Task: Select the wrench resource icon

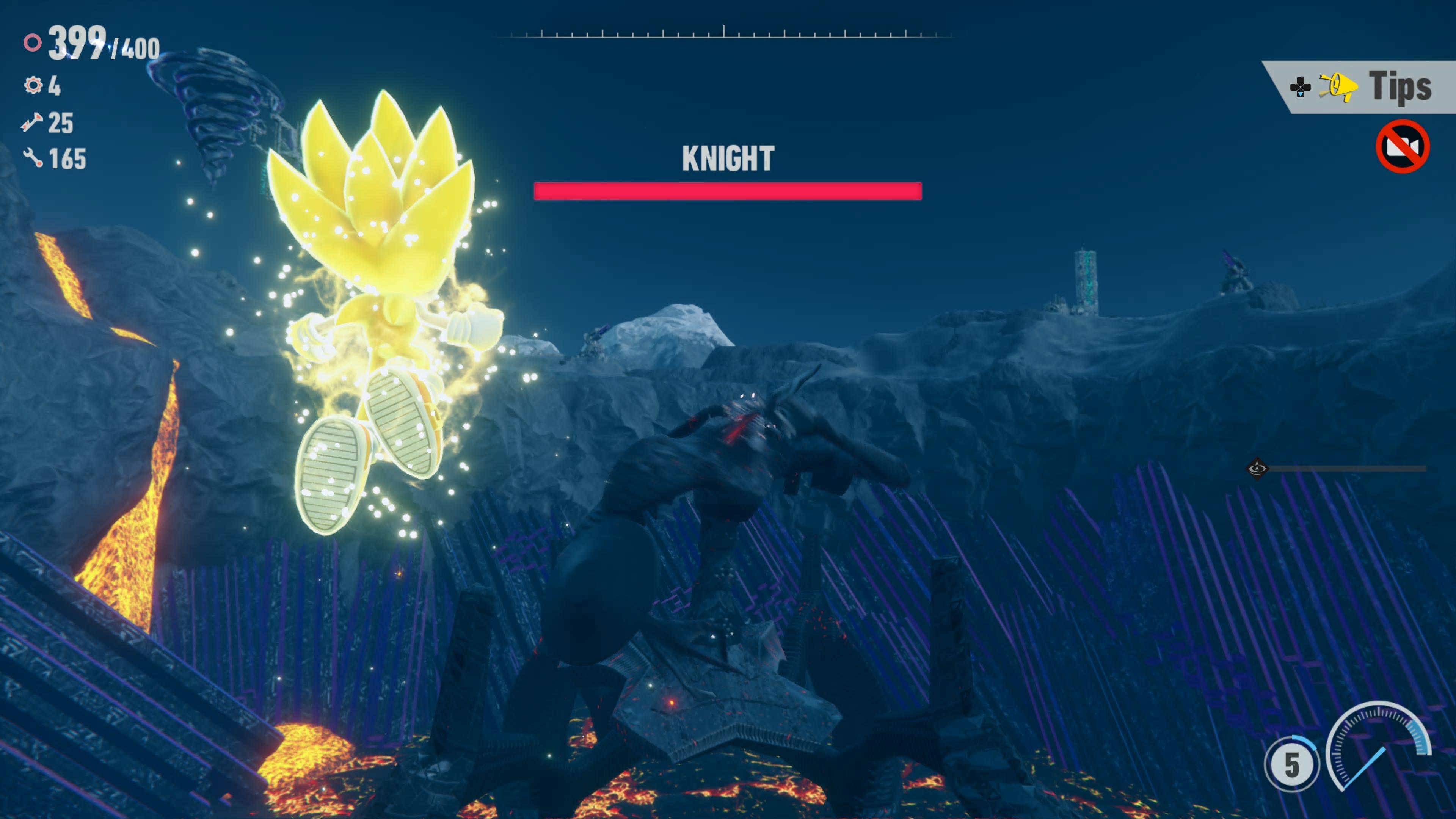Action: pyautogui.click(x=33, y=160)
